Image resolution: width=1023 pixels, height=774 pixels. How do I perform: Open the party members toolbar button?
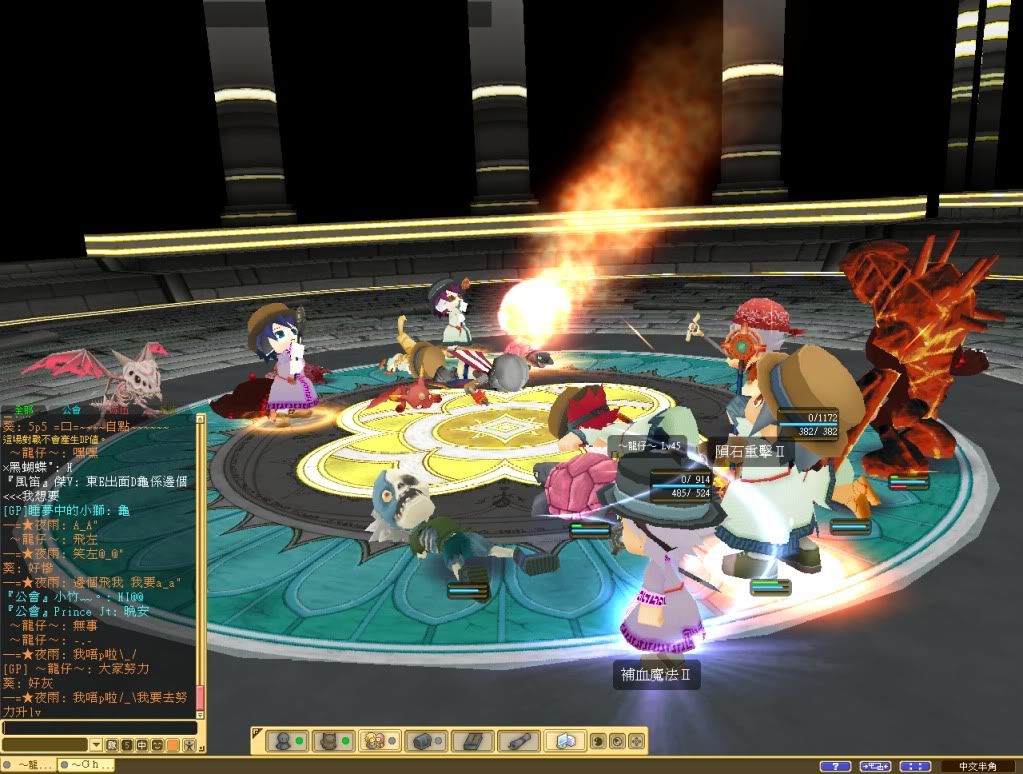point(376,741)
